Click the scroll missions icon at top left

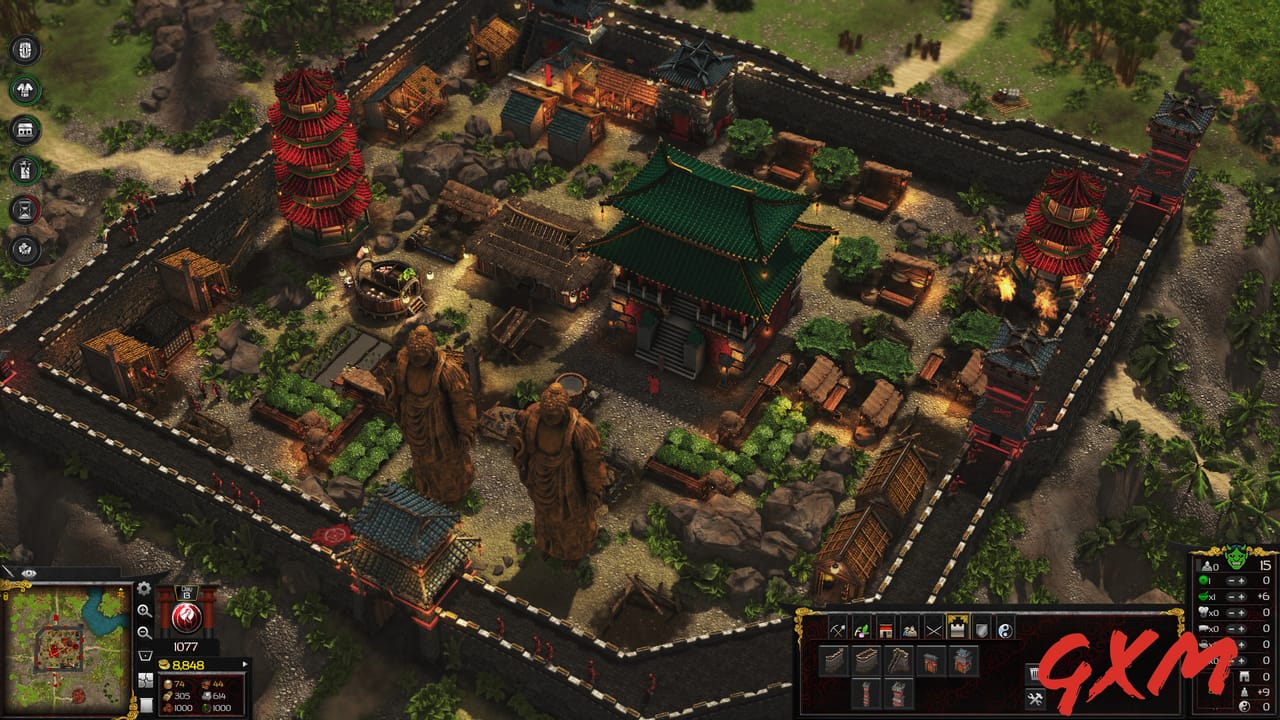point(24,48)
